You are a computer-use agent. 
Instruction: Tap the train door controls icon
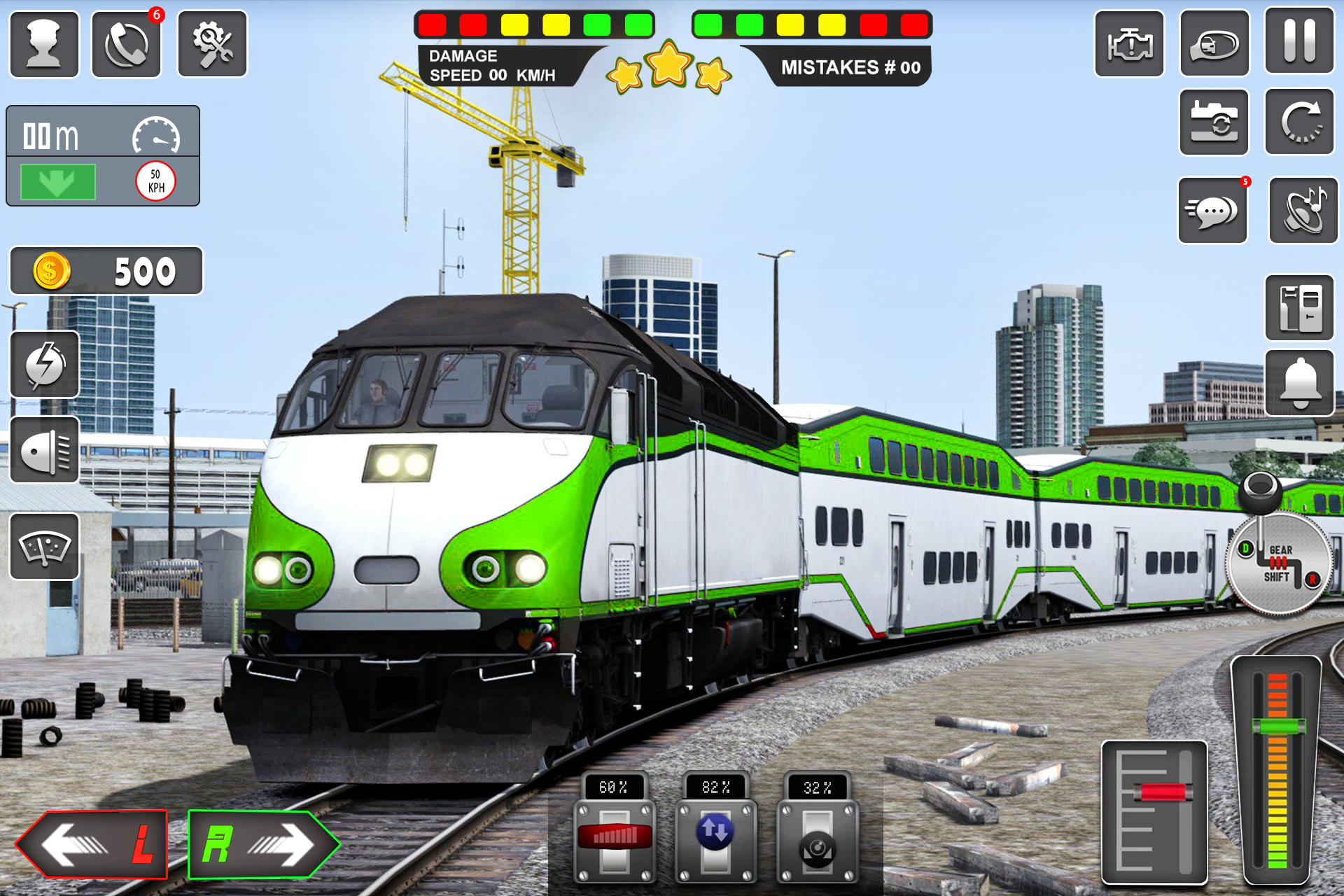[1301, 308]
